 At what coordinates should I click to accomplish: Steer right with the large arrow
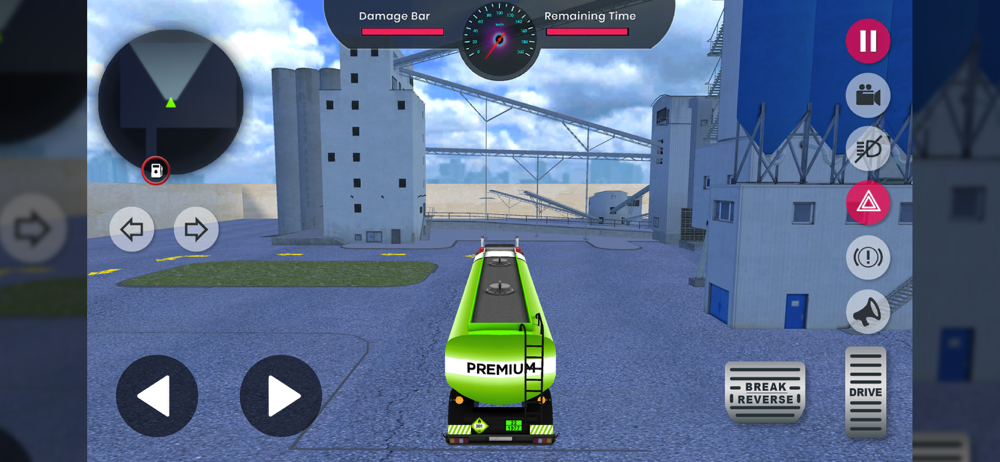tap(280, 396)
